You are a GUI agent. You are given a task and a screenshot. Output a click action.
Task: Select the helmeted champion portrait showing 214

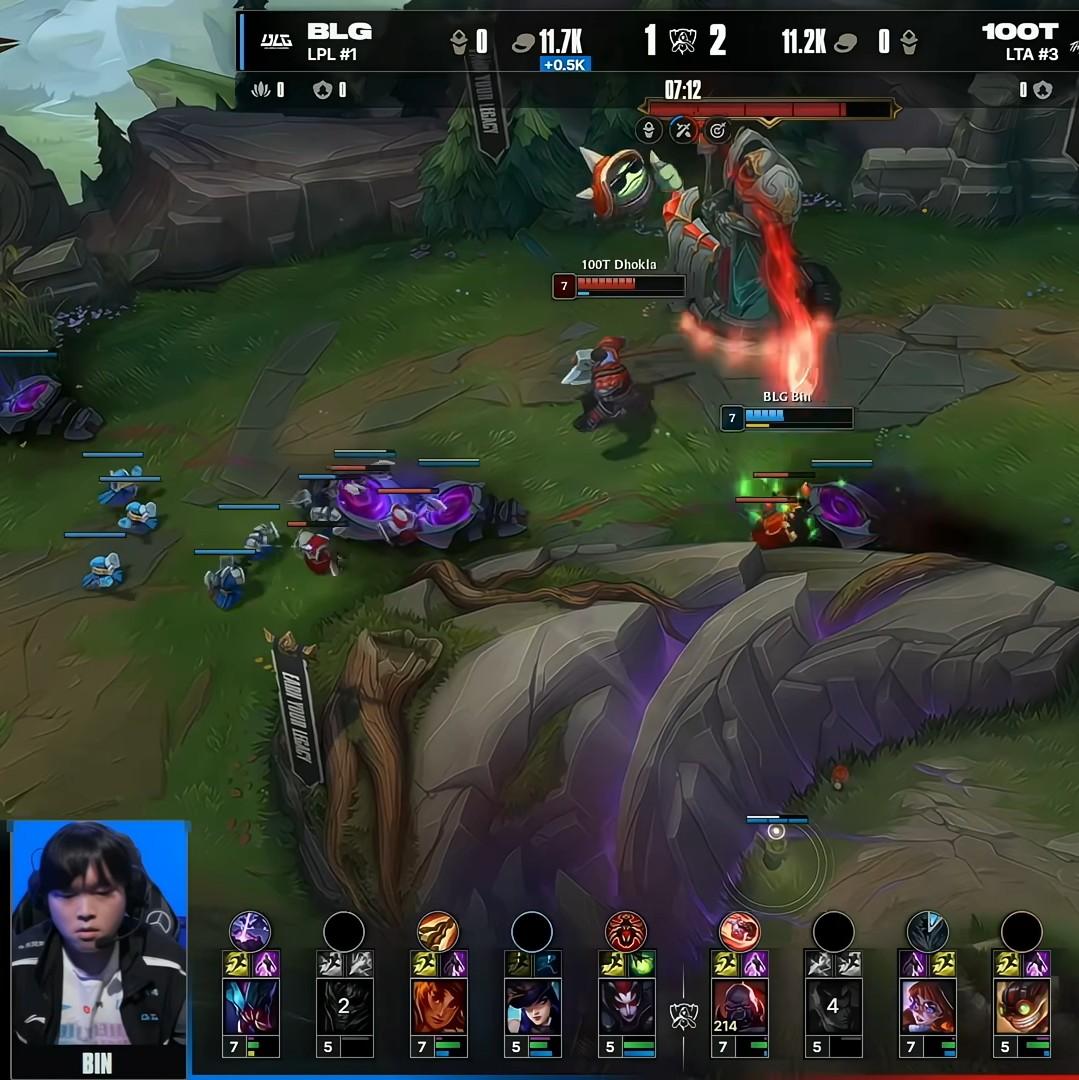coord(740,1006)
